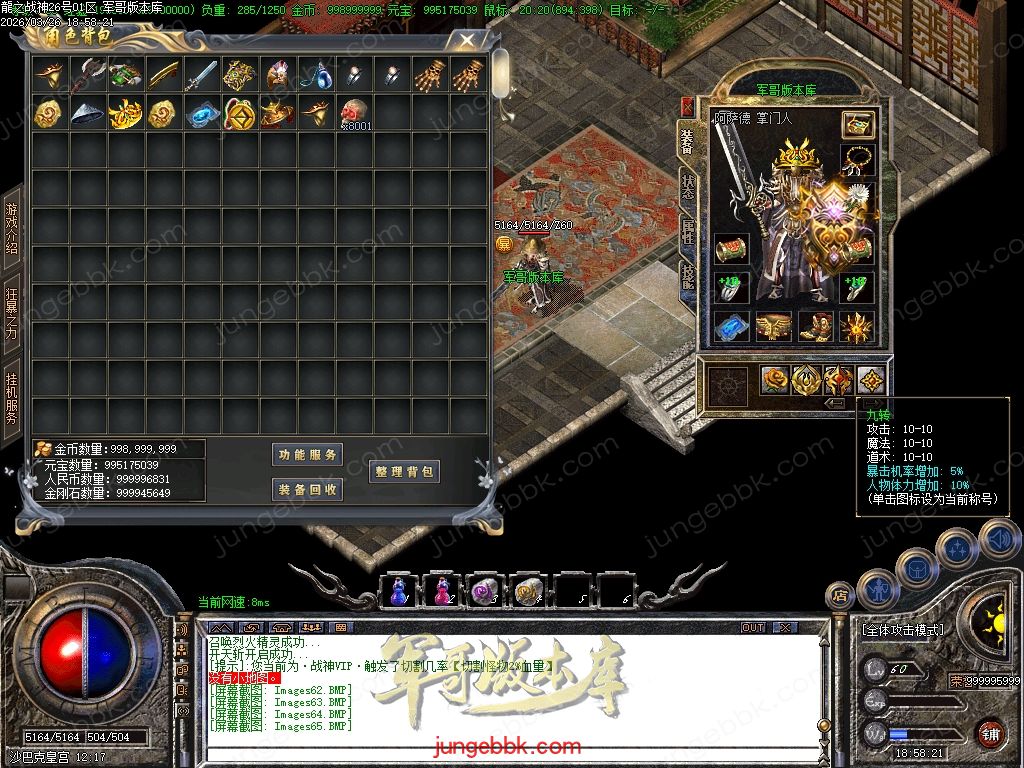
Task: Select the double-bladed axe in the bag
Action: point(88,75)
